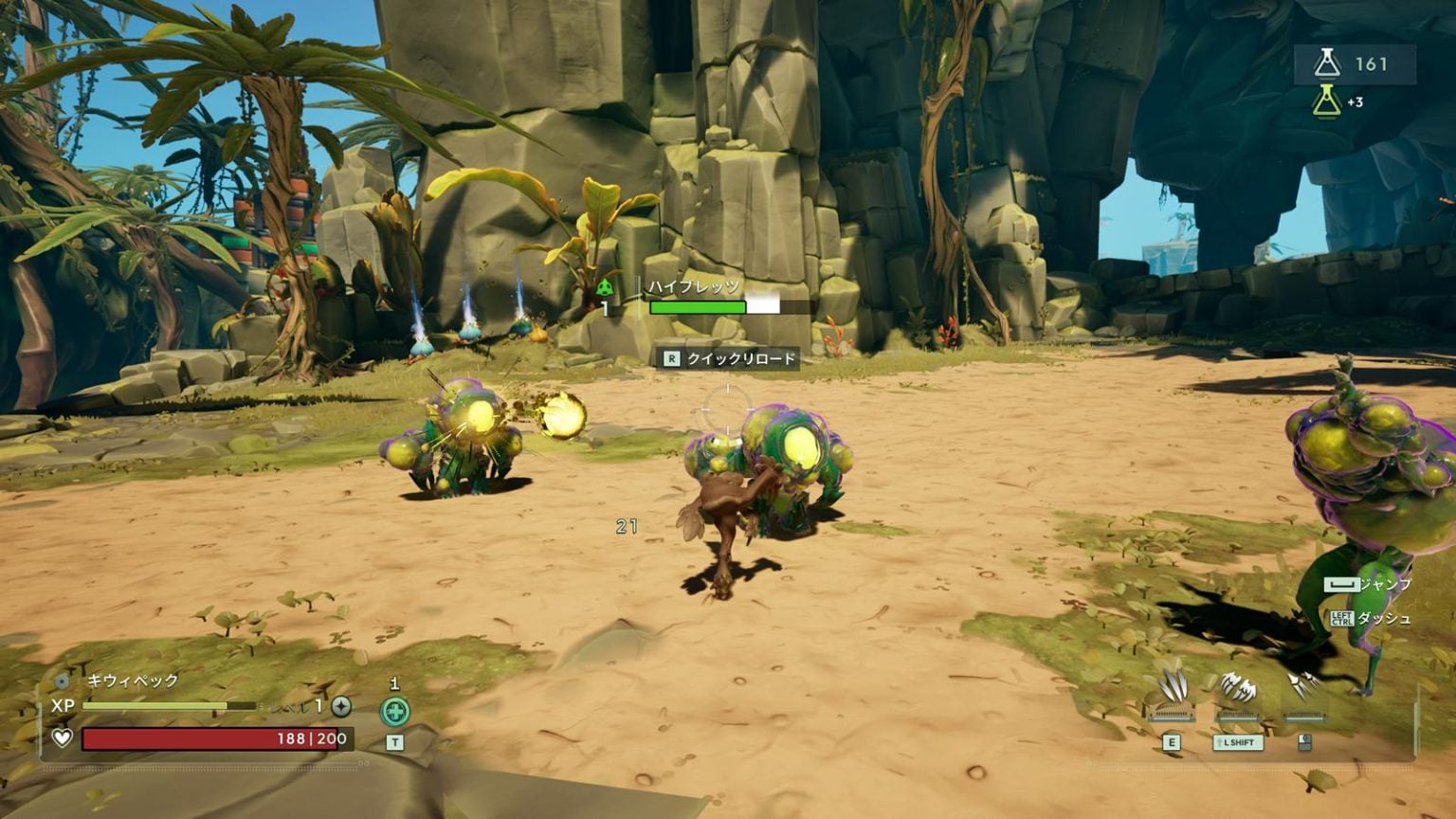Click the middle paw-swipe weapon icon
The height and width of the screenshot is (819, 1456).
[1239, 687]
